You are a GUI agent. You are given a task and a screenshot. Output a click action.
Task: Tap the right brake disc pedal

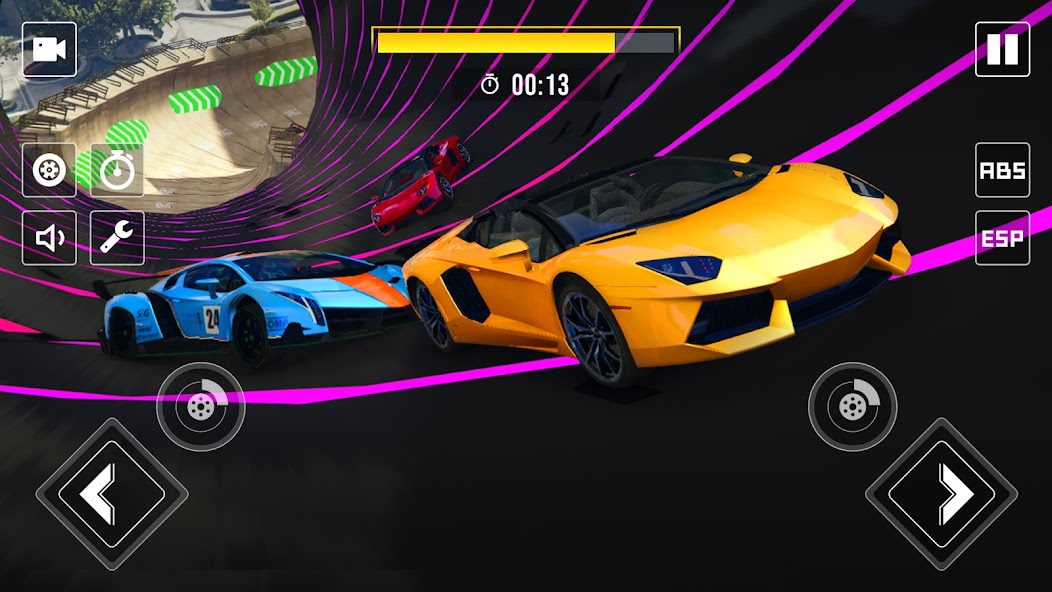[x=852, y=406]
